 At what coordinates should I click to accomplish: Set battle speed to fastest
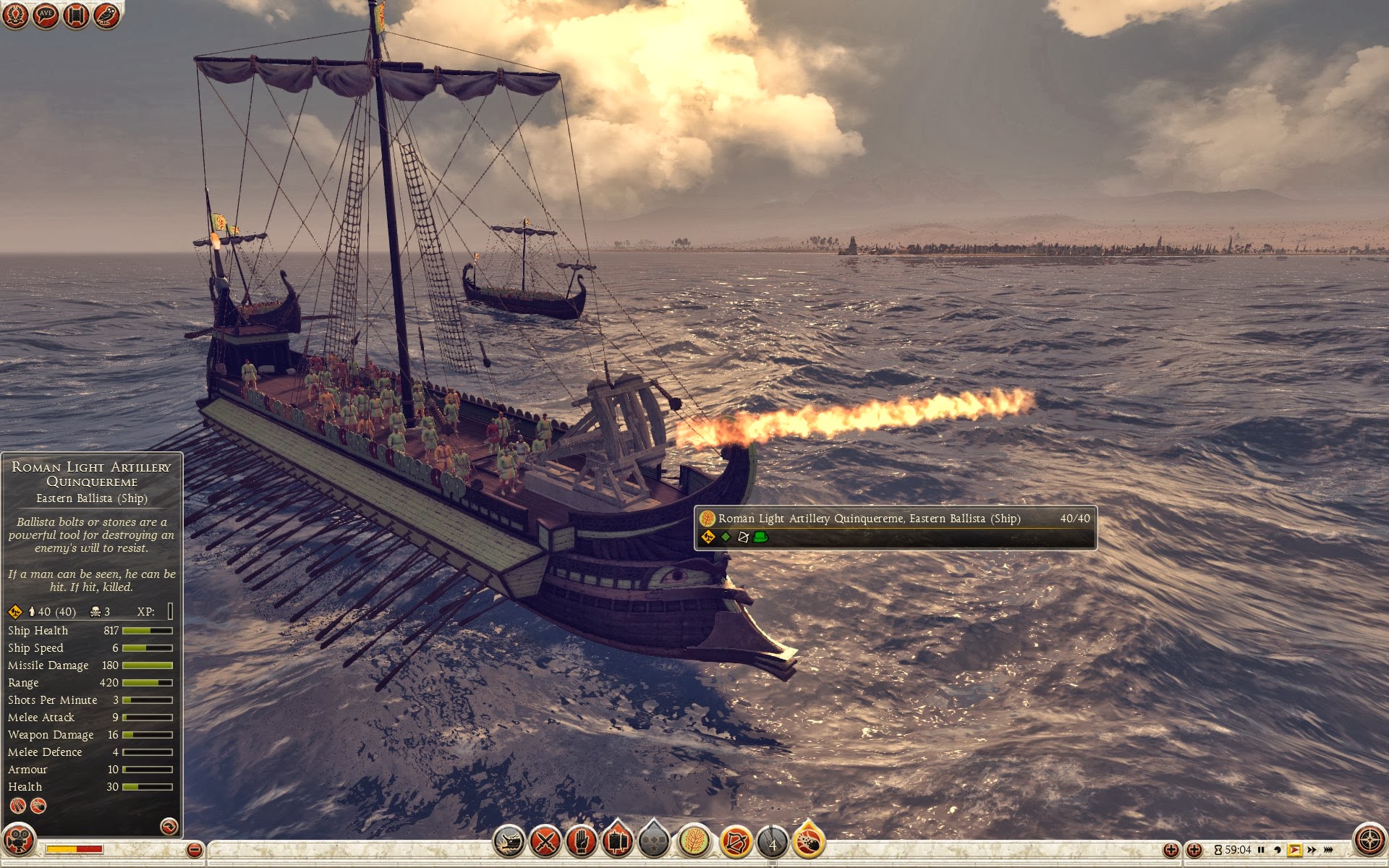pos(1329,850)
